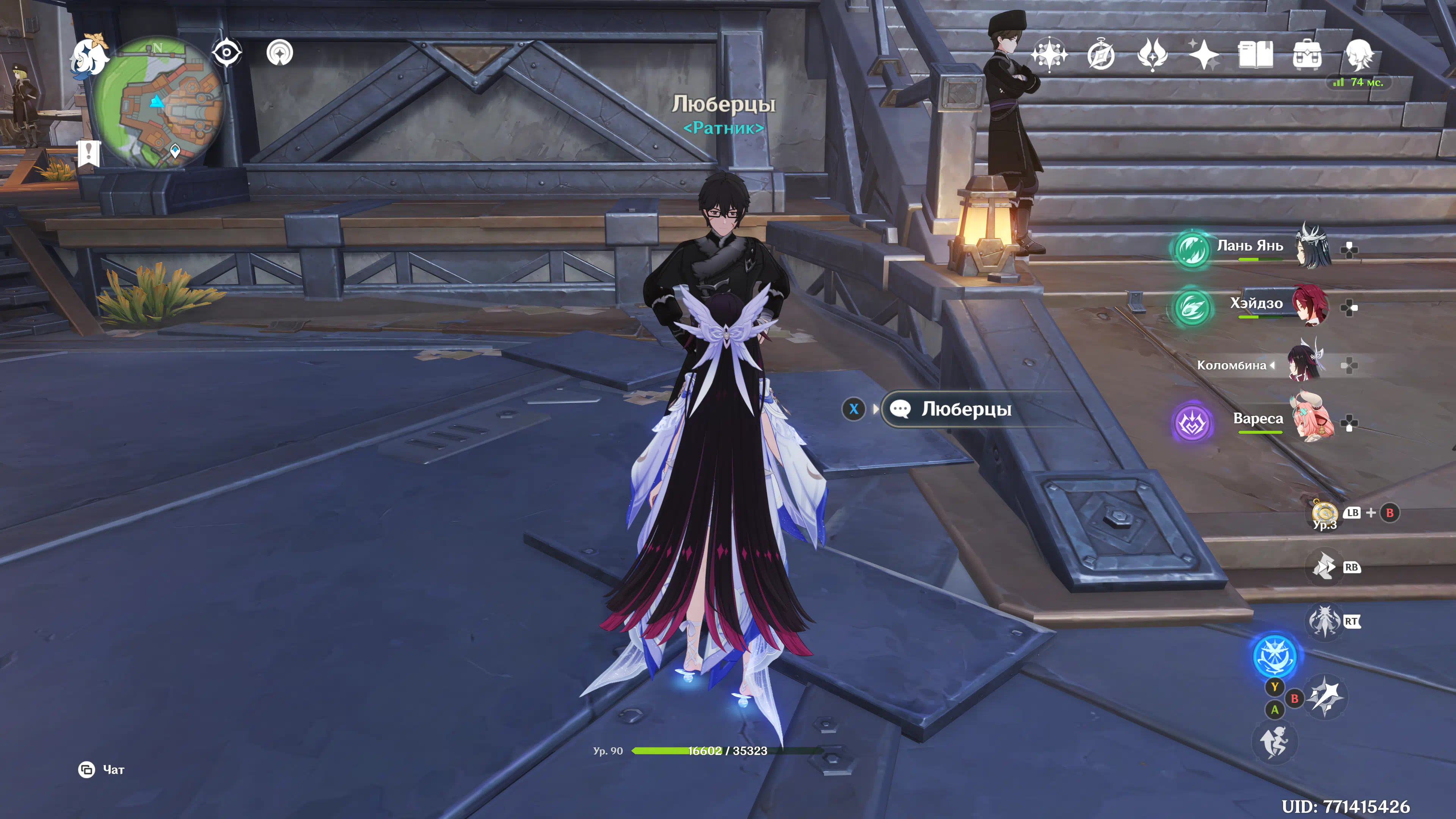This screenshot has height=819, width=1456.
Task: Activate the eye-shaped elemental sight icon
Action: 227,53
